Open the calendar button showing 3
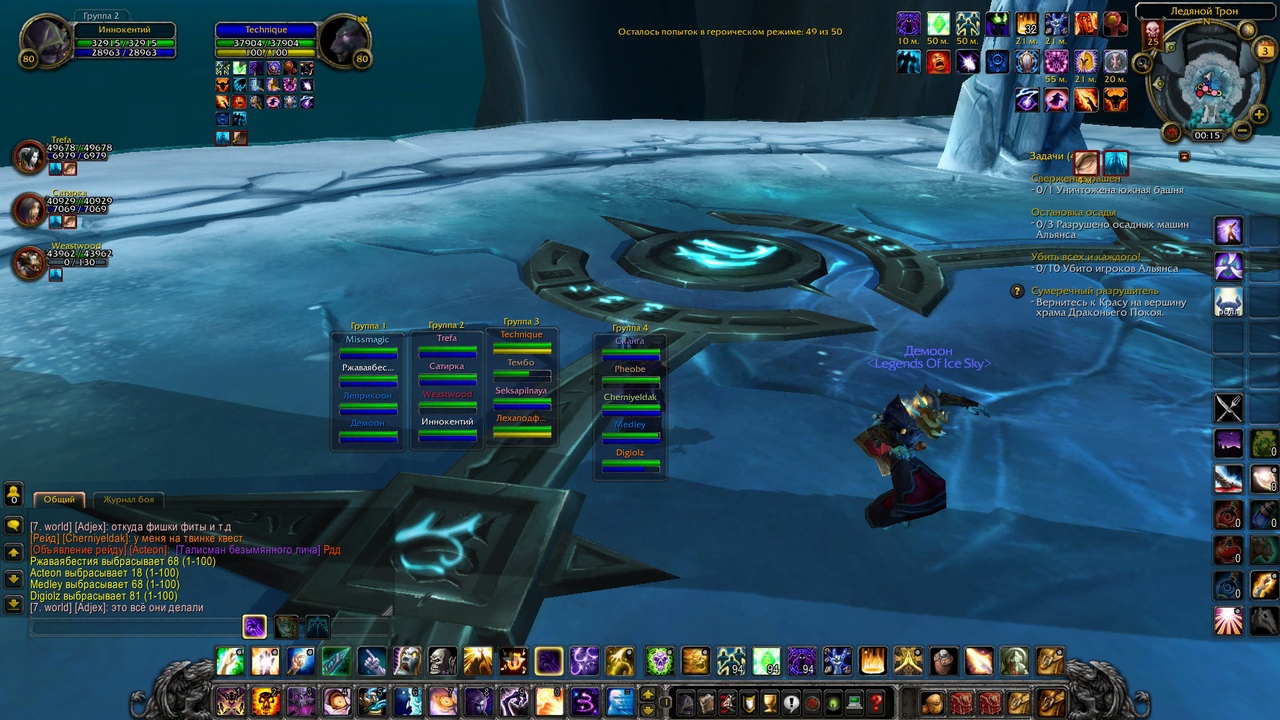The image size is (1280, 720). point(1265,50)
